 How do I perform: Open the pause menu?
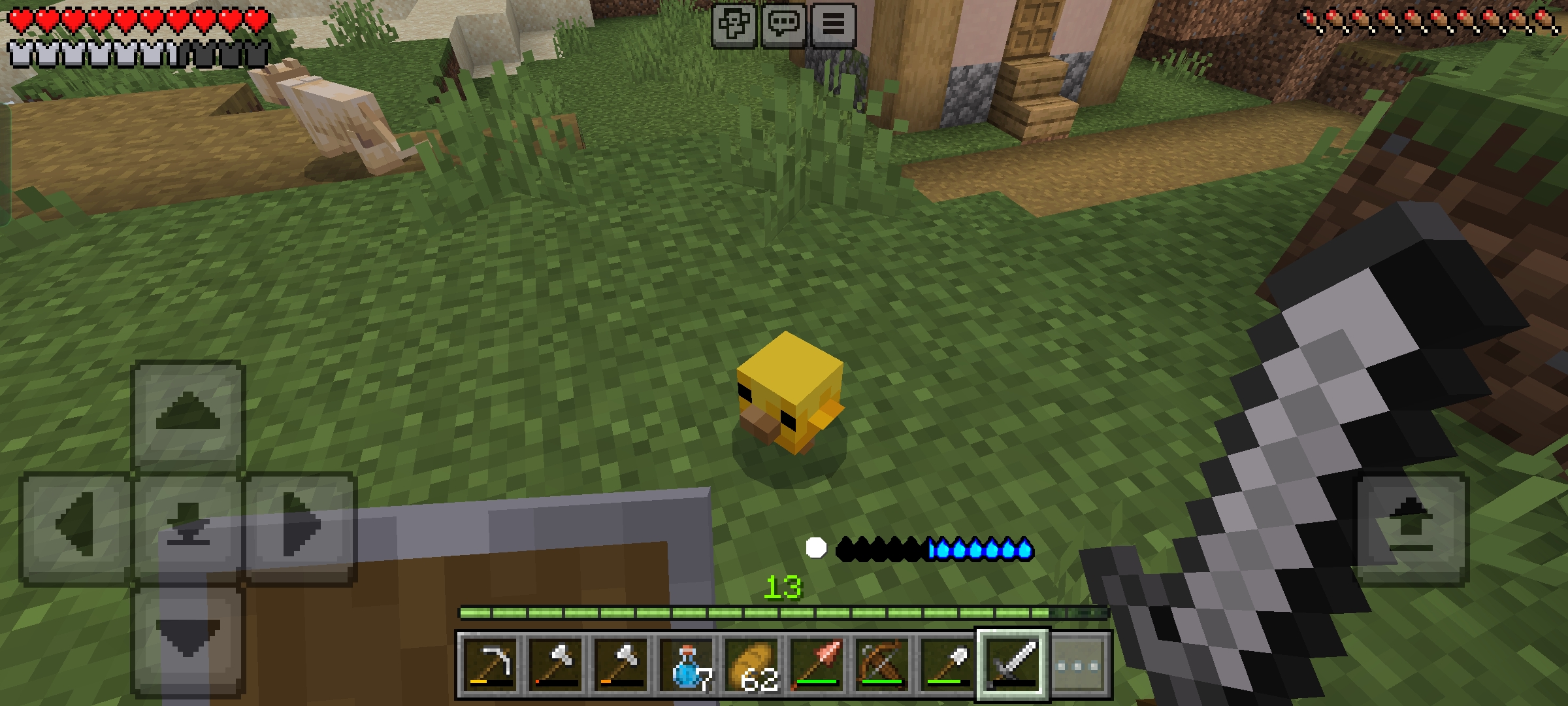pyautogui.click(x=833, y=25)
